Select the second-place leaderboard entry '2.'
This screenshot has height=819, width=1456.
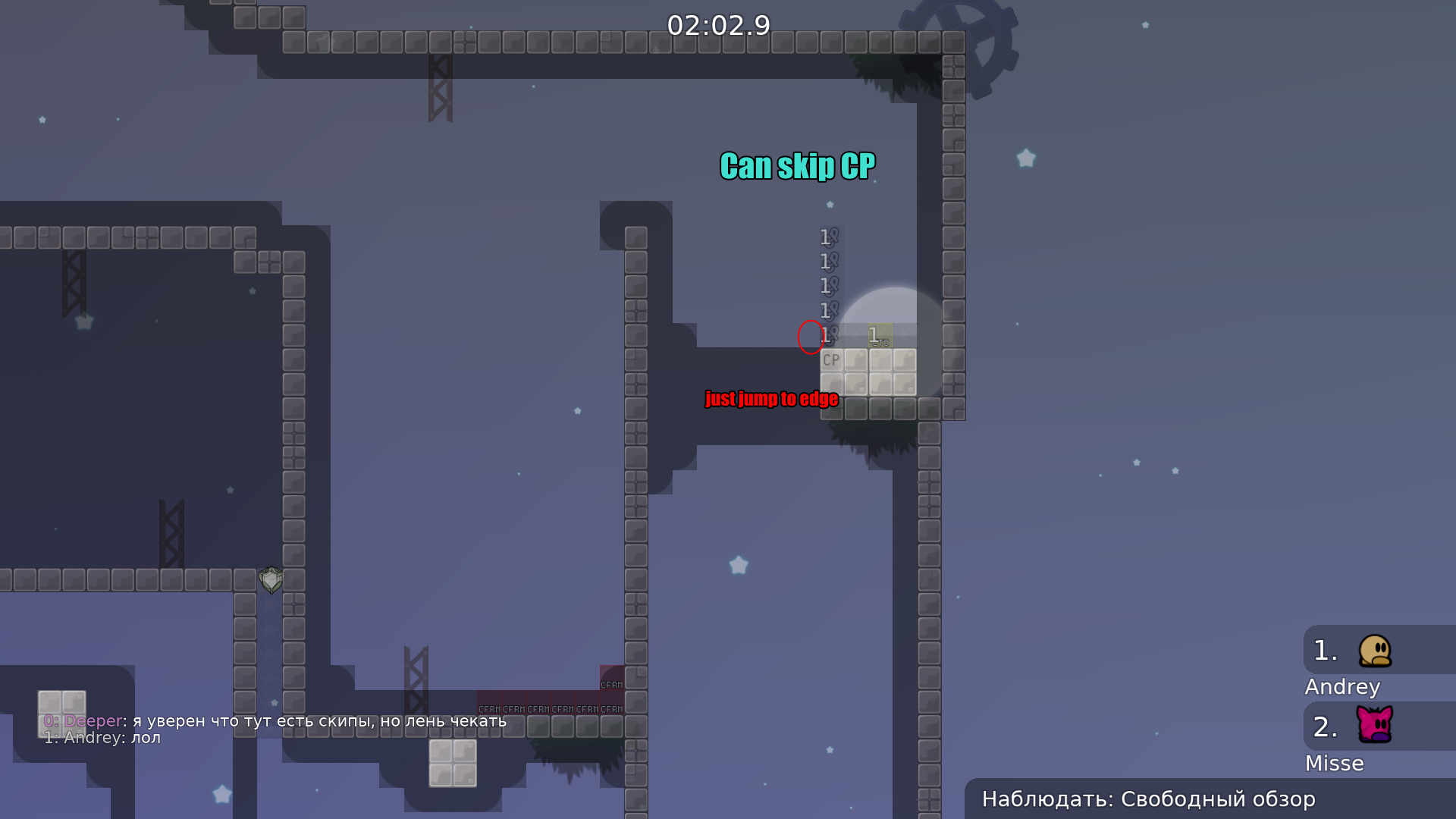(1325, 726)
